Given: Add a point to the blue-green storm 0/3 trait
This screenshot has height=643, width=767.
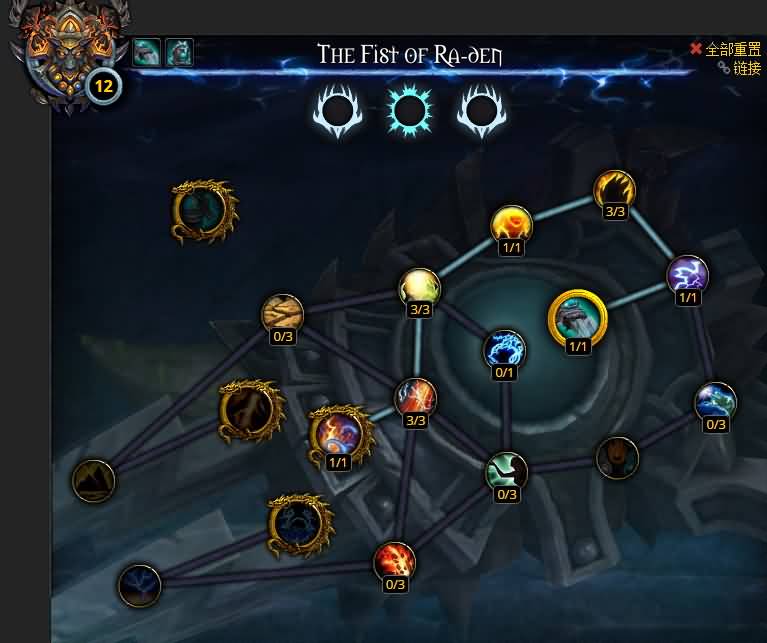Looking at the screenshot, I should click(x=715, y=402).
